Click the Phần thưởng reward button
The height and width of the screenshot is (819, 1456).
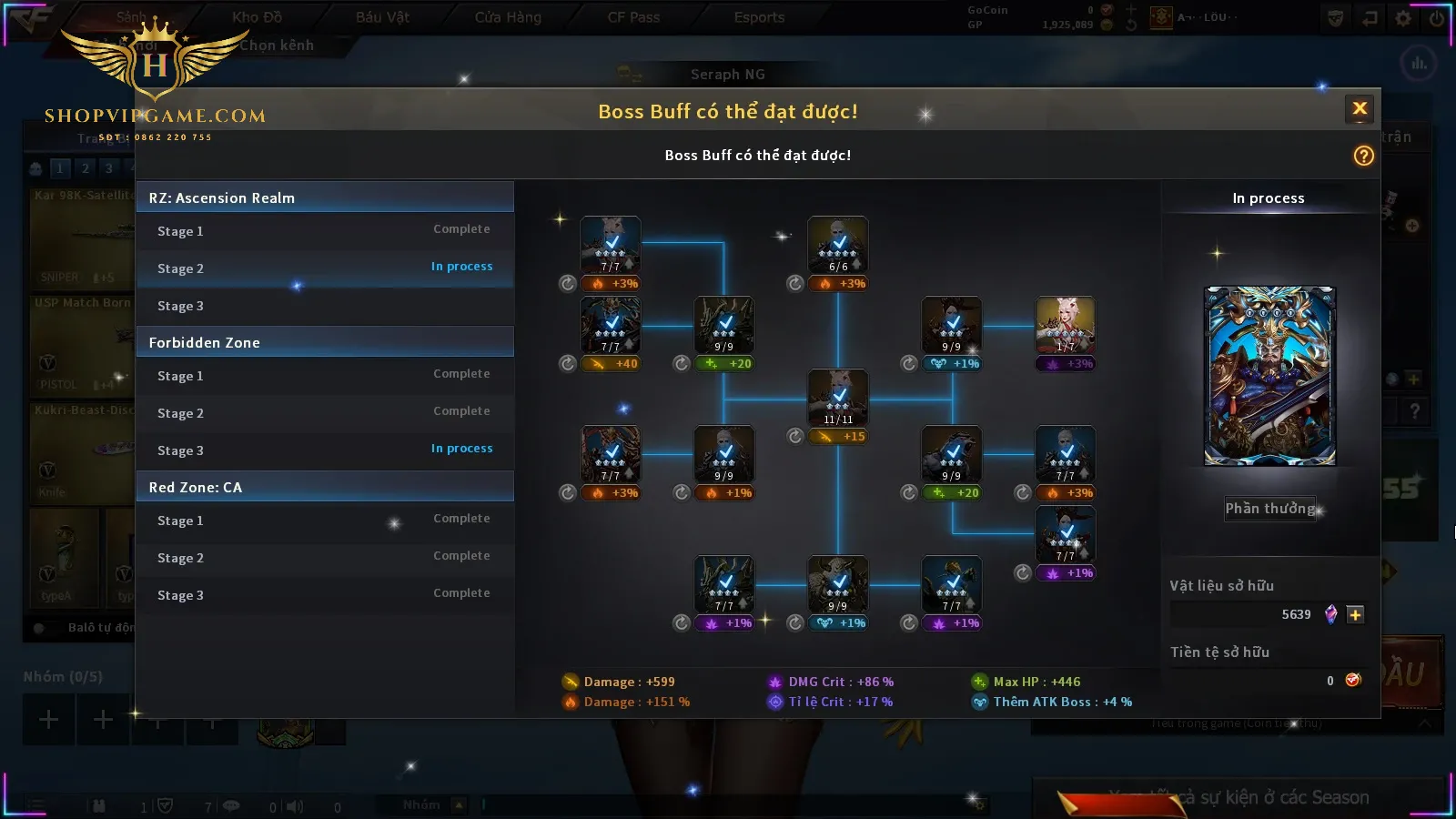click(1270, 509)
